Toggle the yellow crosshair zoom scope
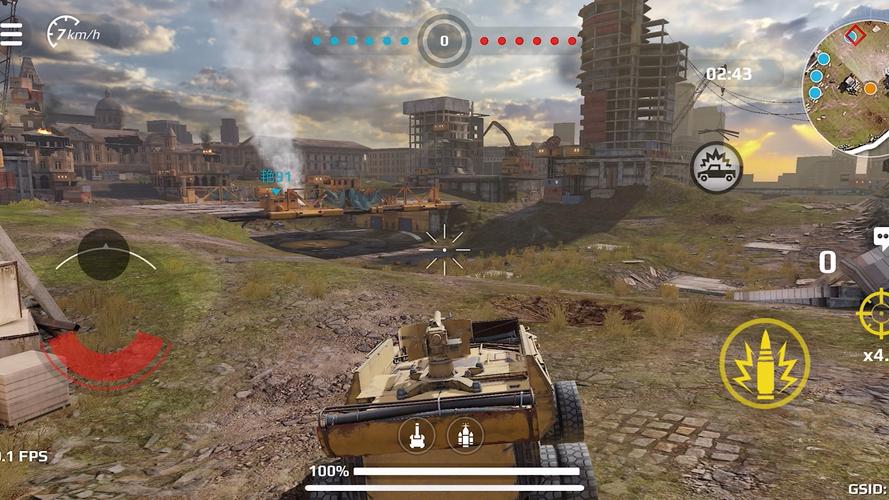The image size is (889, 500). coord(875,313)
